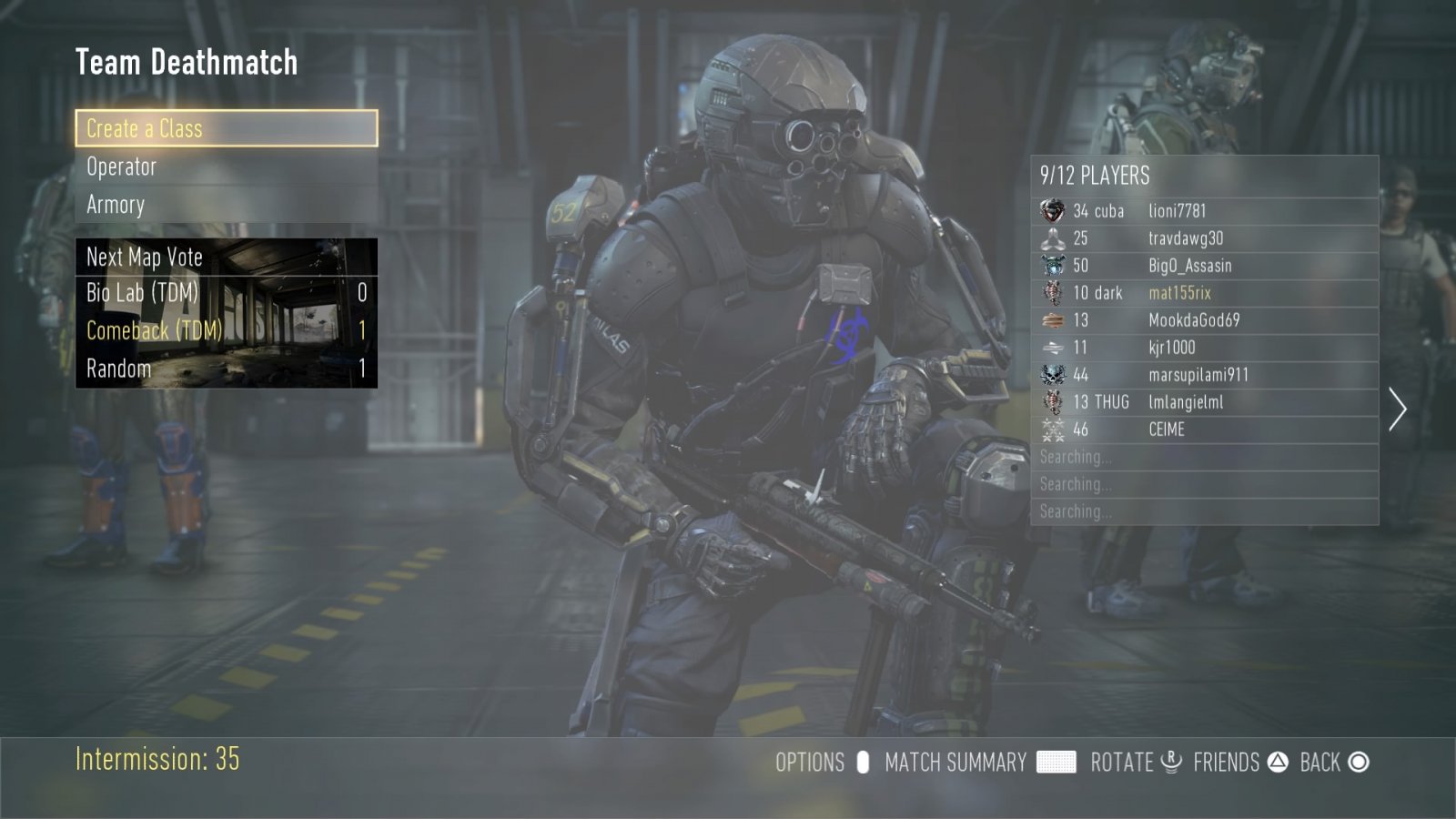Click on BigO_Assasin's player row

(x=1204, y=266)
